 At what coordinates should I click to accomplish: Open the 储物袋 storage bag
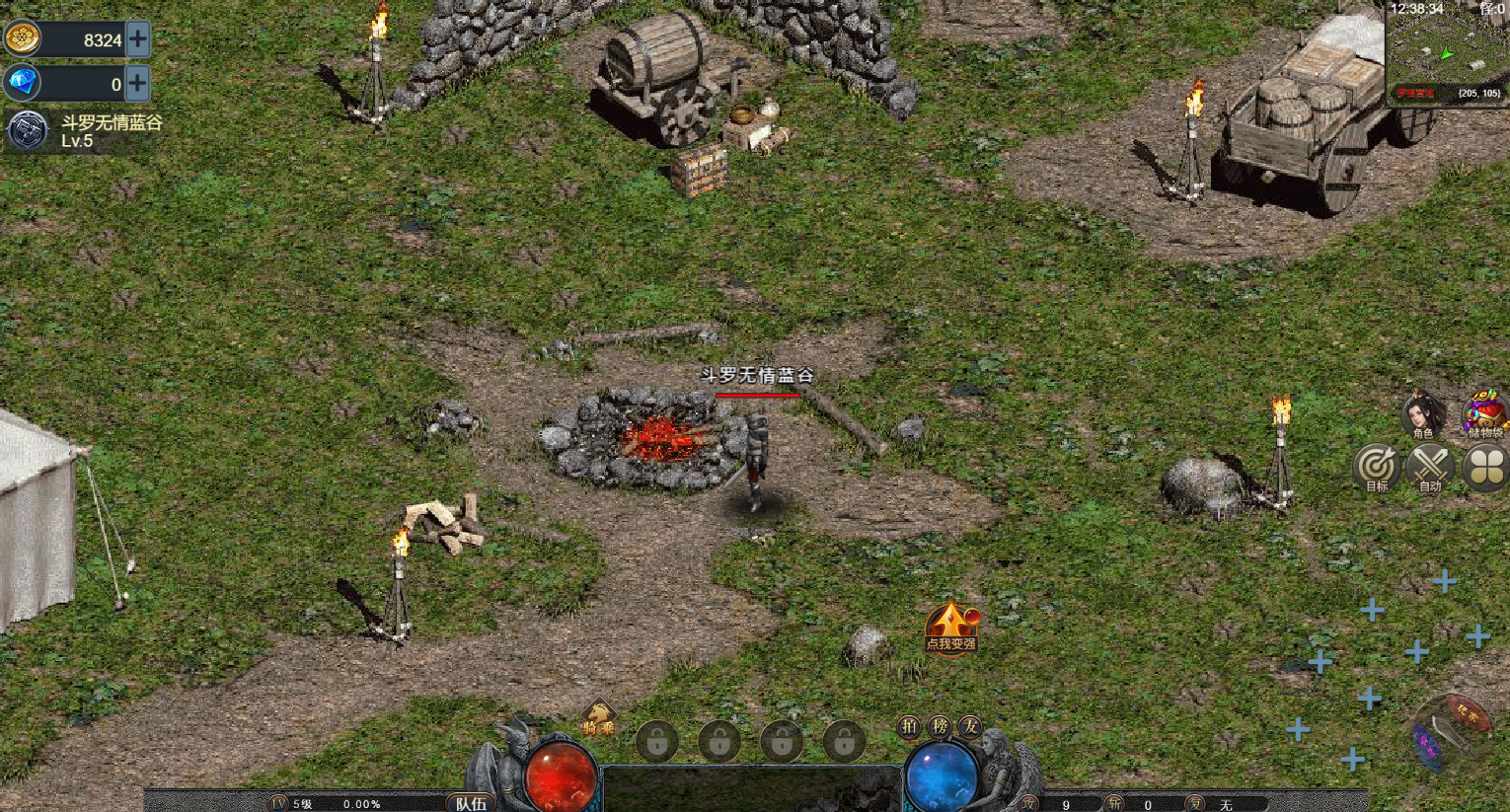1484,412
